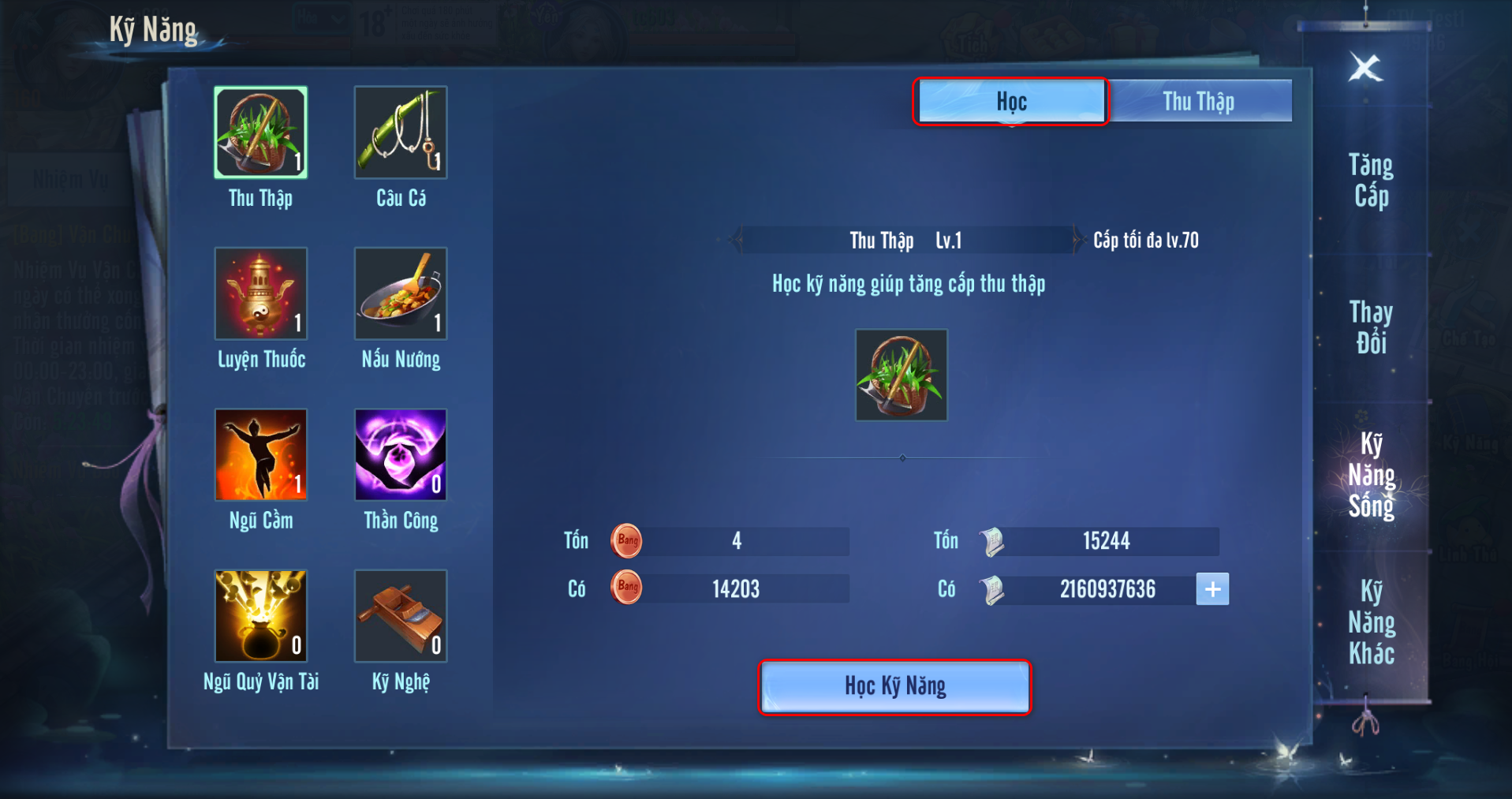Image resolution: width=1512 pixels, height=799 pixels.
Task: Select the Ngũ Cầm skill icon
Action: 260,454
